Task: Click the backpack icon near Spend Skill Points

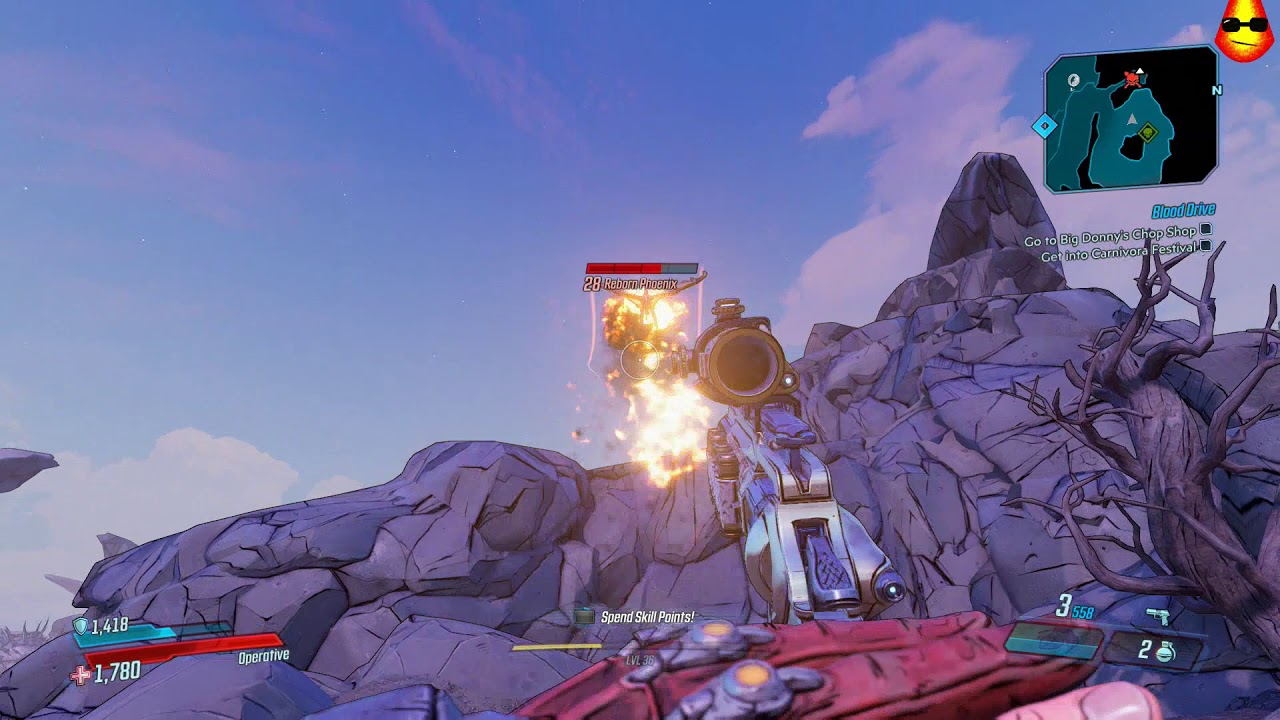Action: click(583, 618)
